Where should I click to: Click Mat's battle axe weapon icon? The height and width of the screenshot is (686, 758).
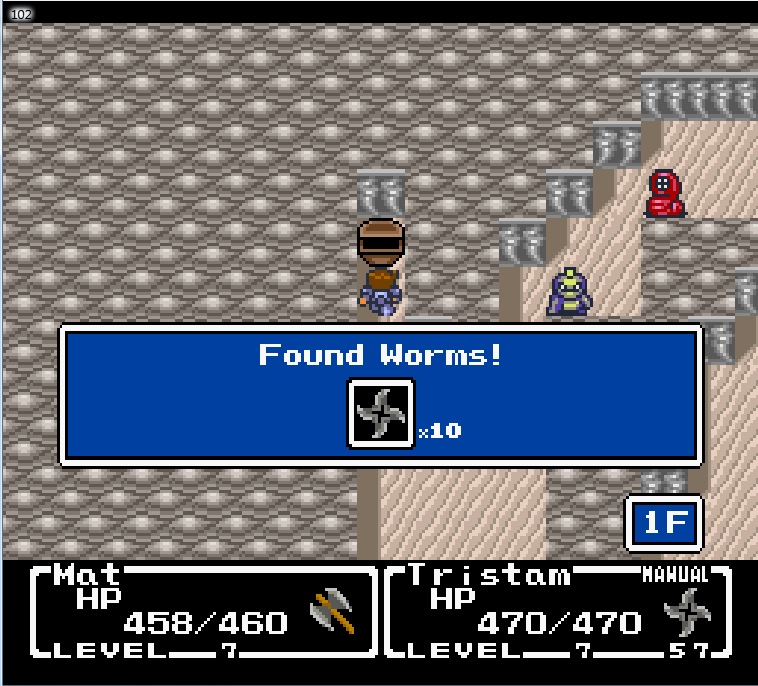coord(333,612)
